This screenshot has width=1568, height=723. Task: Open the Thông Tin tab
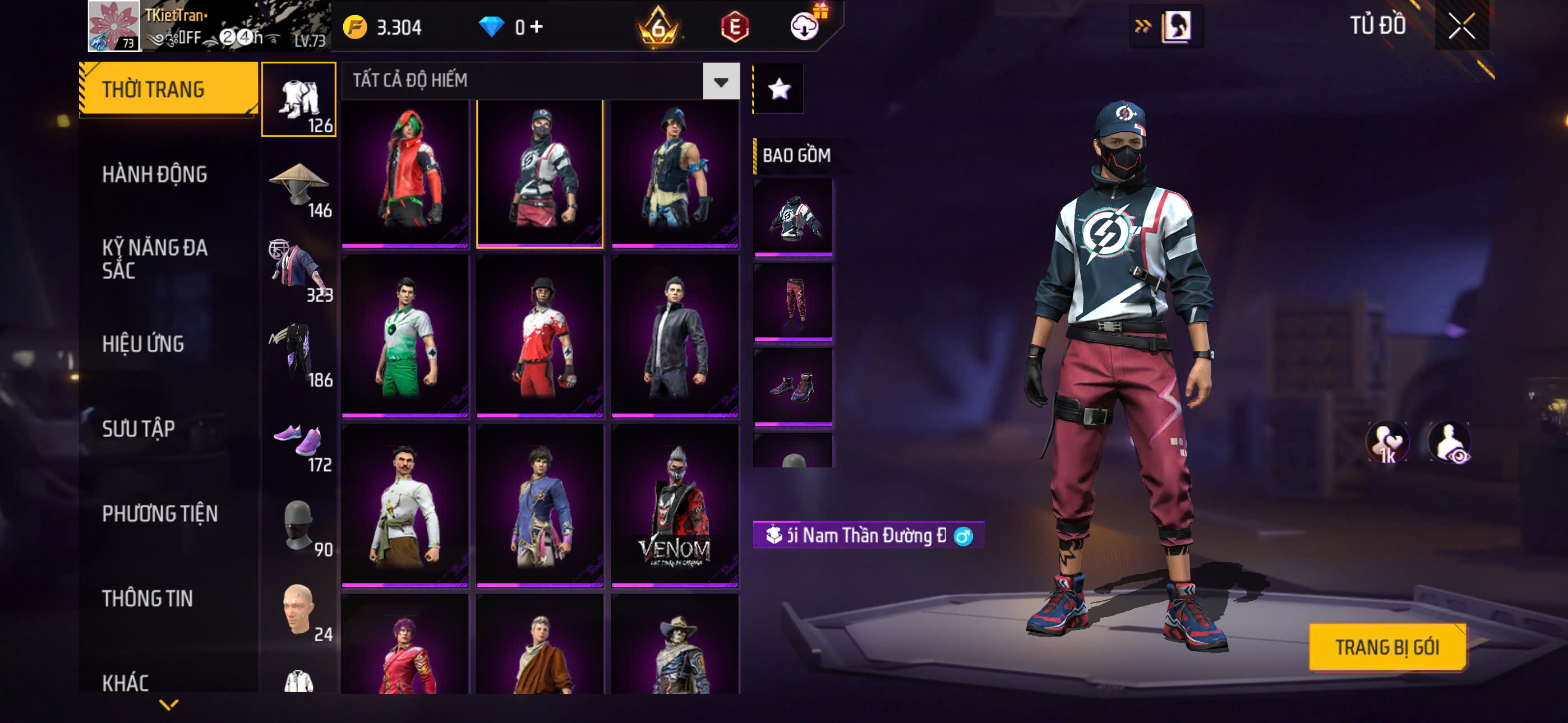[147, 598]
